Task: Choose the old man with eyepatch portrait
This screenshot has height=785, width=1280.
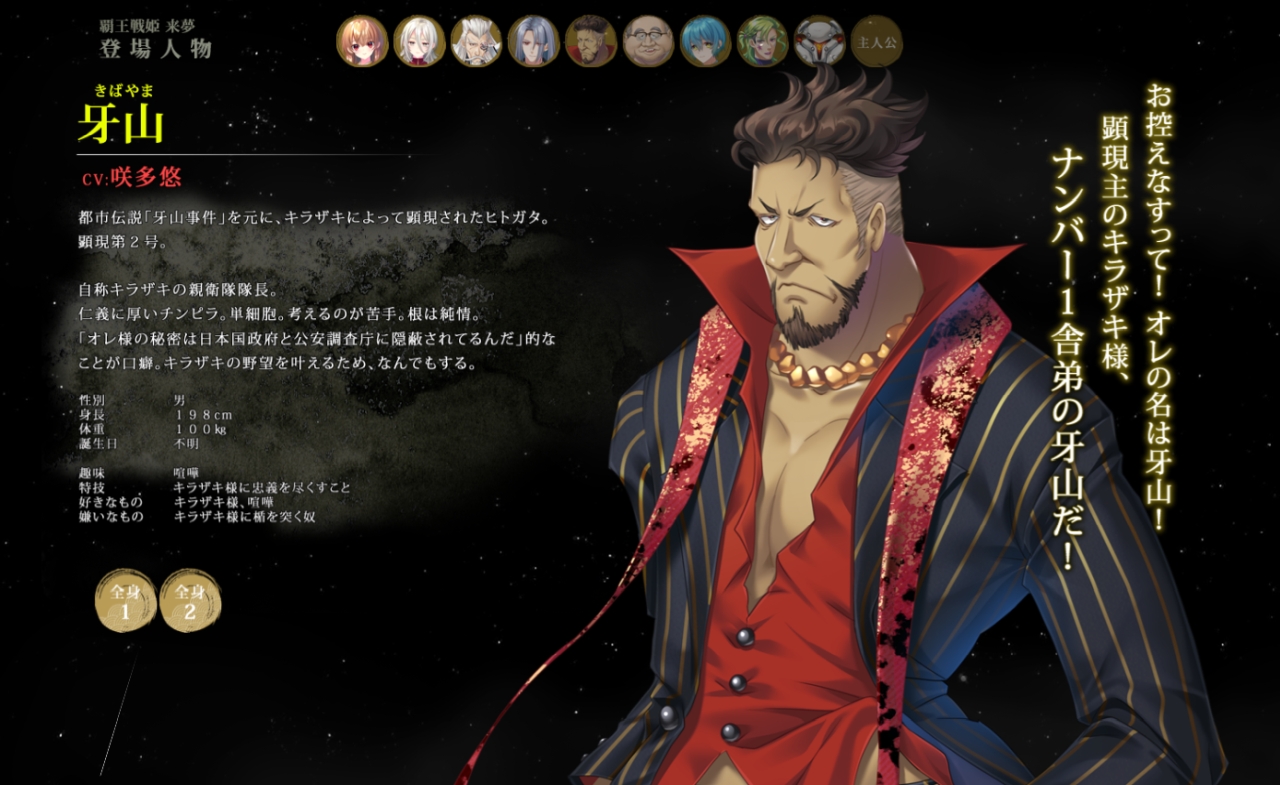Action: (x=476, y=41)
